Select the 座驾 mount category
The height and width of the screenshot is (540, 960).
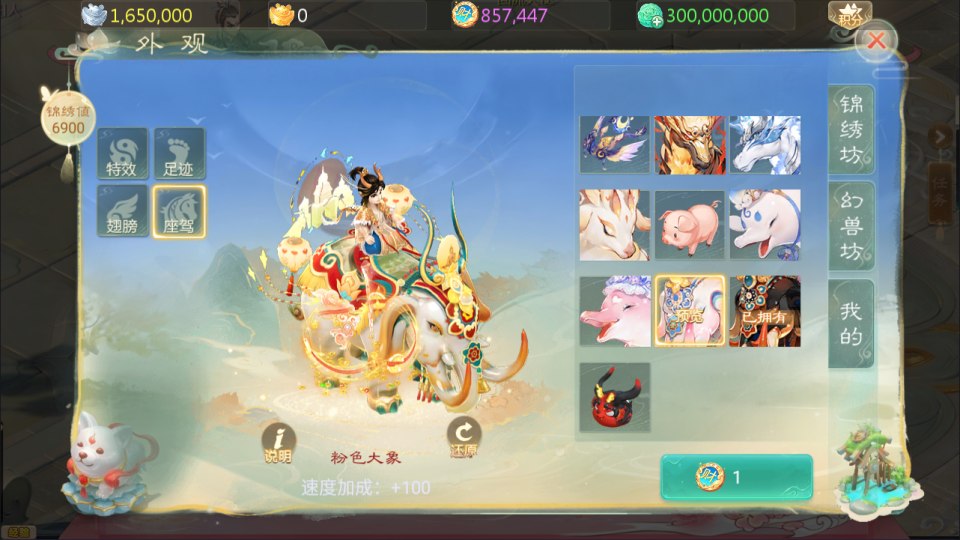(x=180, y=210)
